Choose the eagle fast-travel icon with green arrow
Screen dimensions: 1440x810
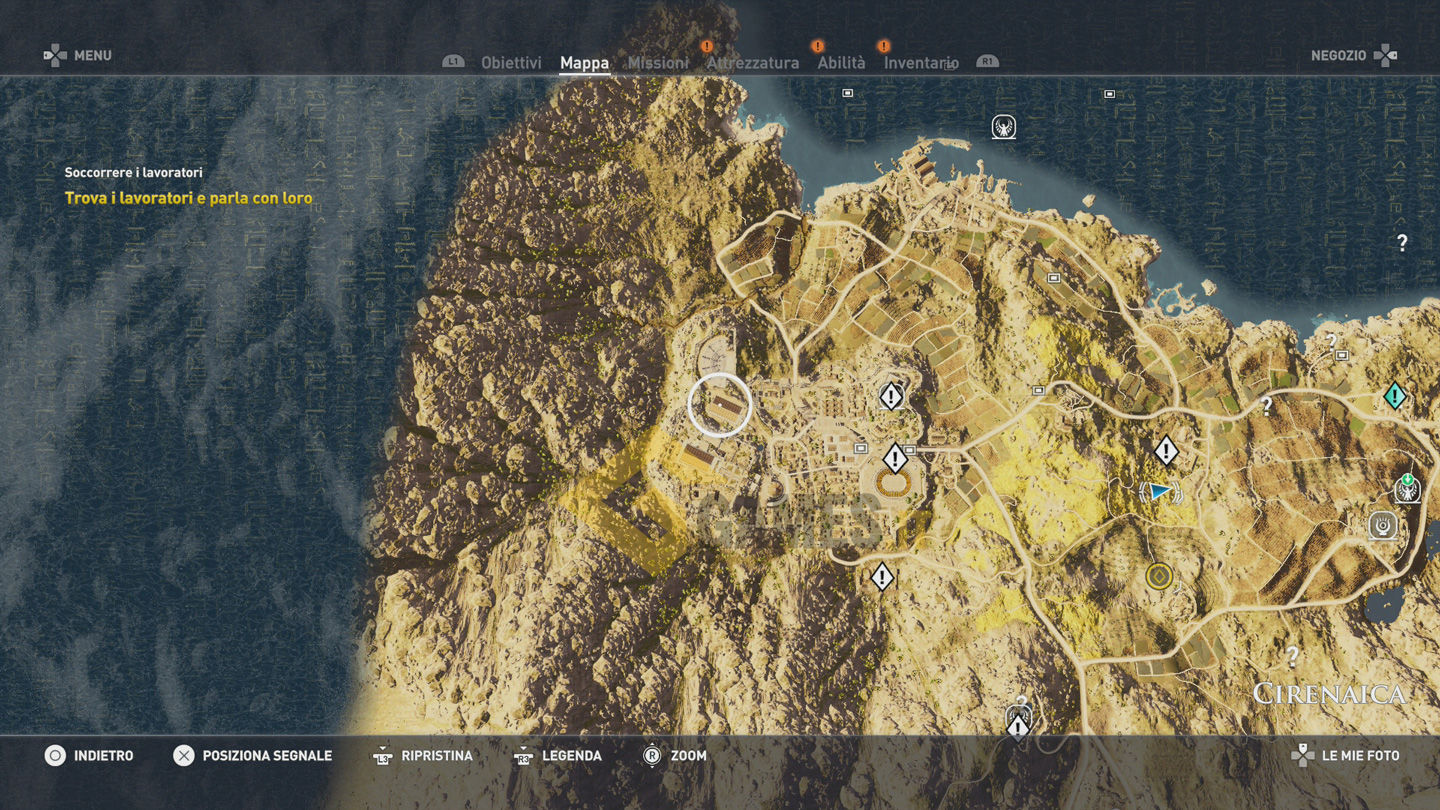(x=1407, y=488)
